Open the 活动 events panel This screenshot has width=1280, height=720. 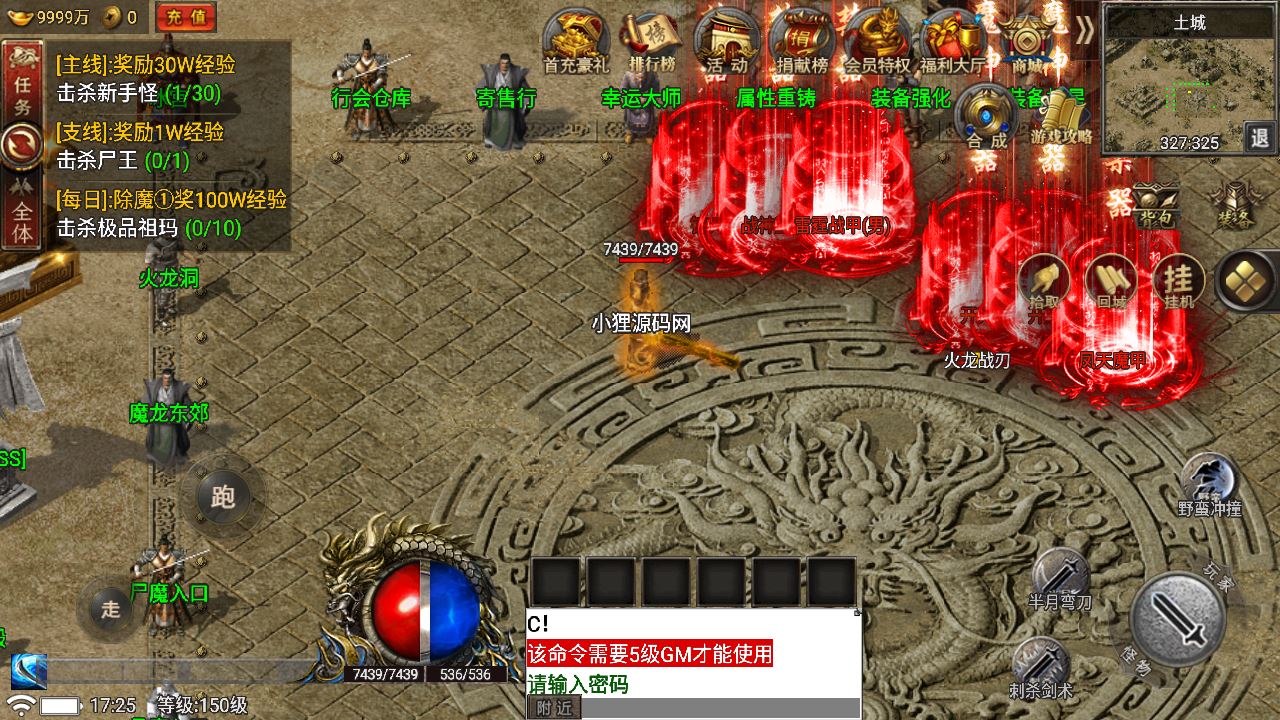tap(727, 40)
